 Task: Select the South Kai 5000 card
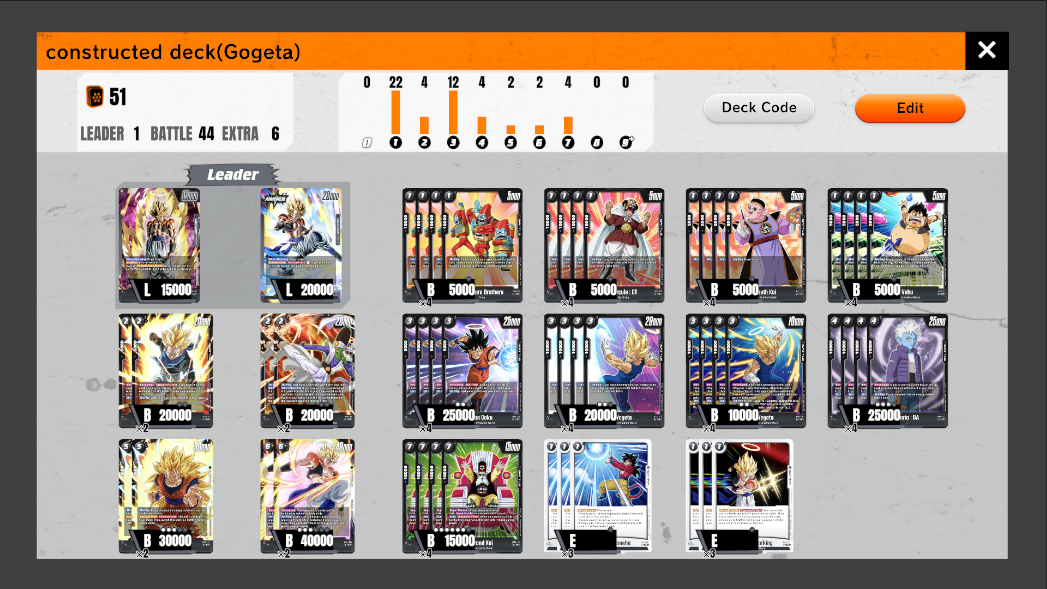click(753, 245)
